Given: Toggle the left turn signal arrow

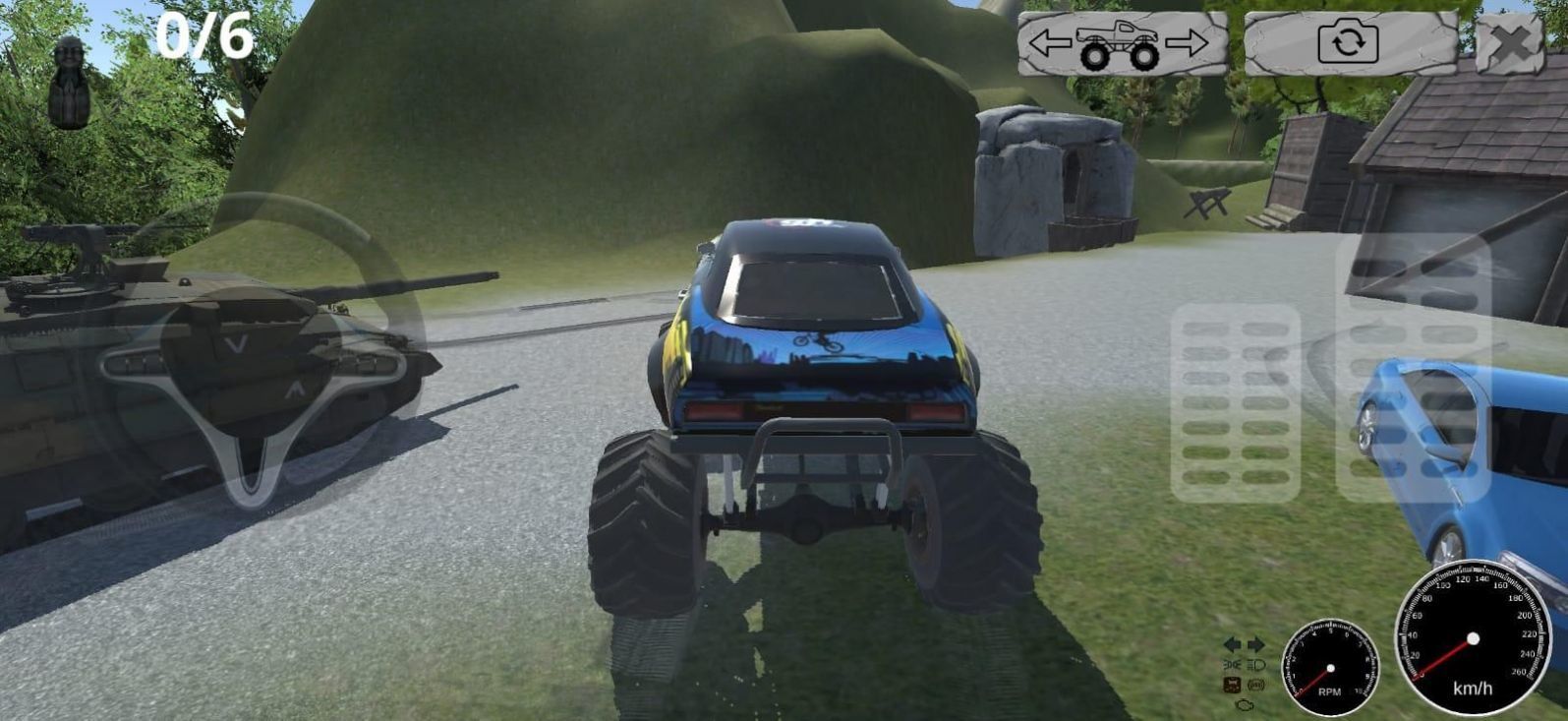Looking at the screenshot, I should click(1232, 645).
